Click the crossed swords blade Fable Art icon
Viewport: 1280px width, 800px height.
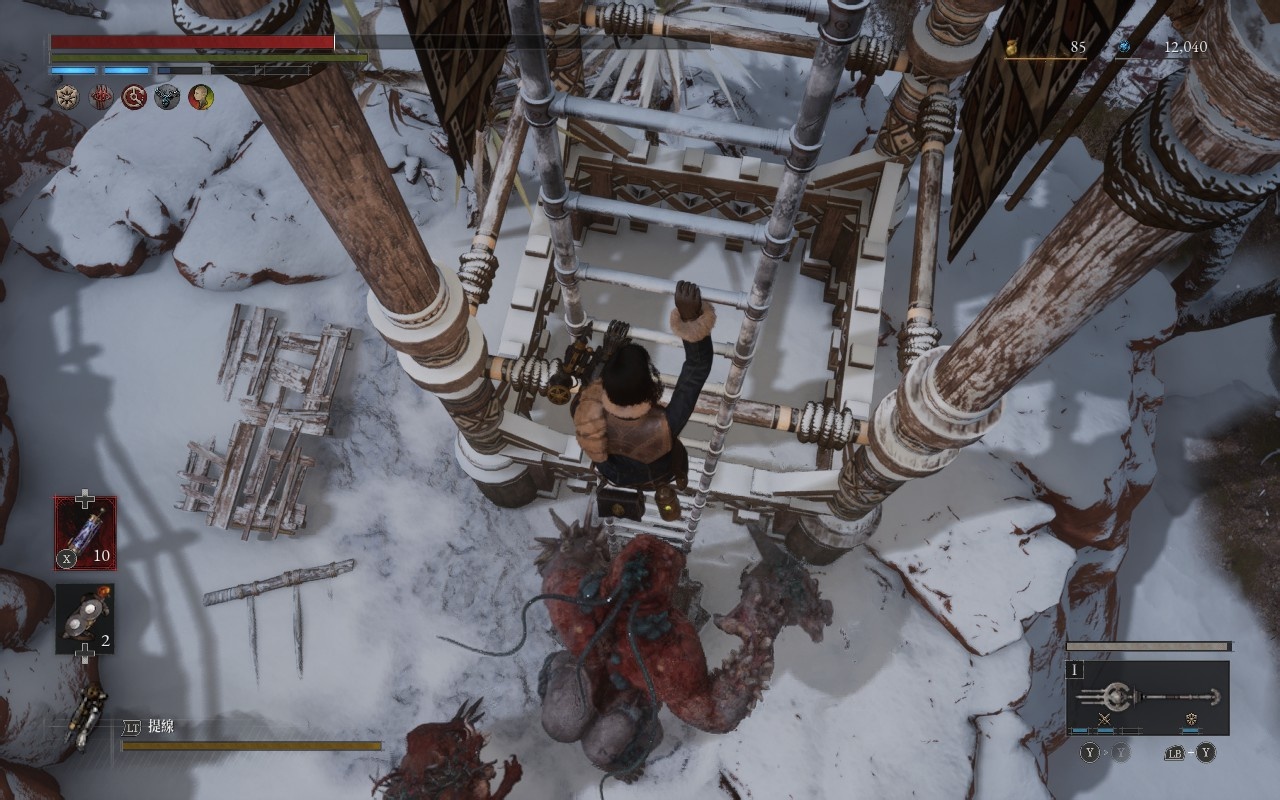tap(1105, 719)
